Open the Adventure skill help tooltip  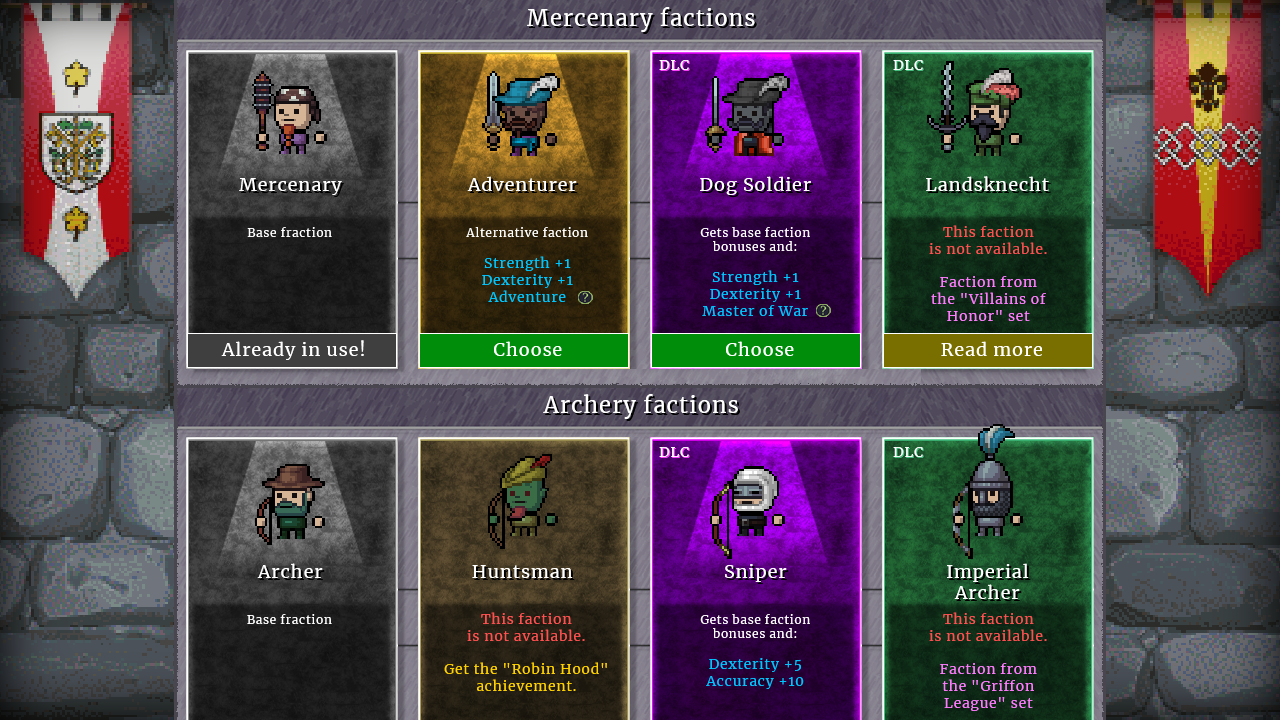585,297
